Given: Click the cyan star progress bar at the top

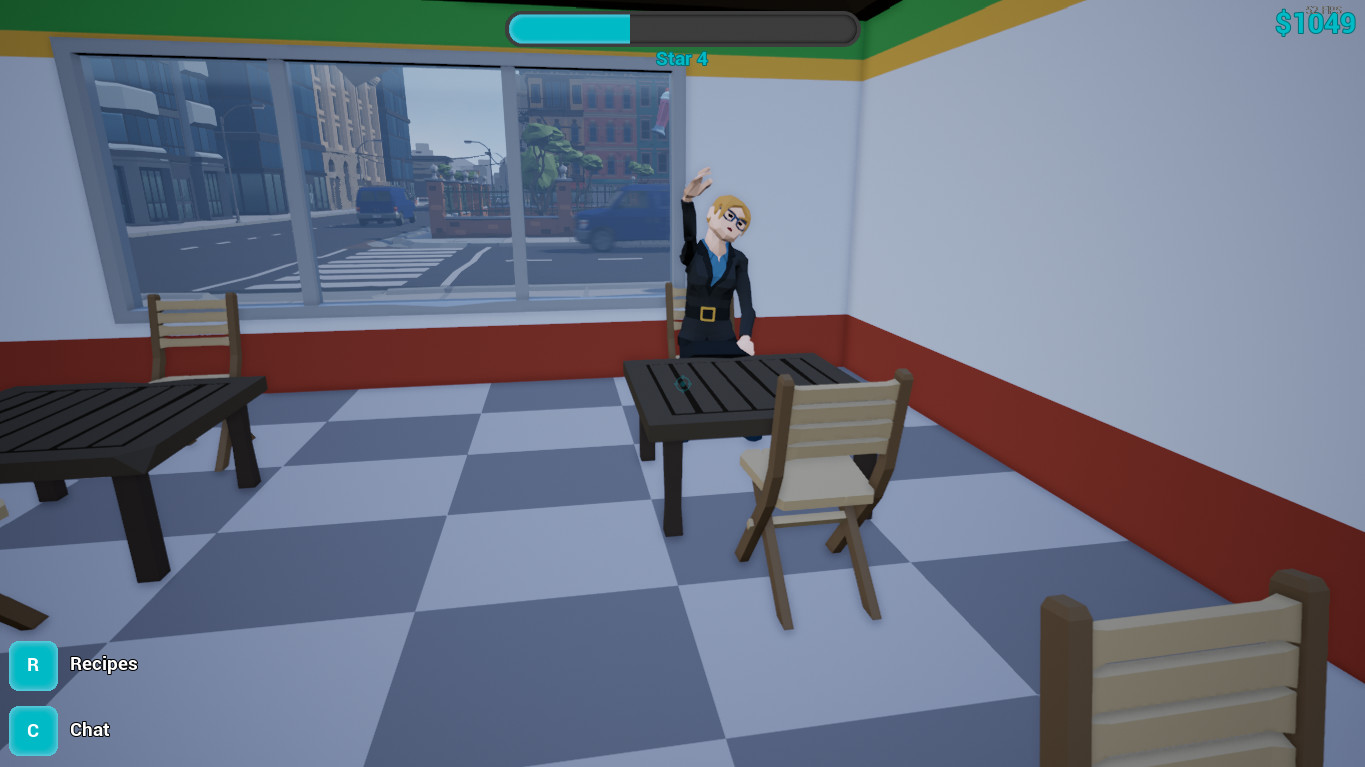Looking at the screenshot, I should click(x=570, y=28).
